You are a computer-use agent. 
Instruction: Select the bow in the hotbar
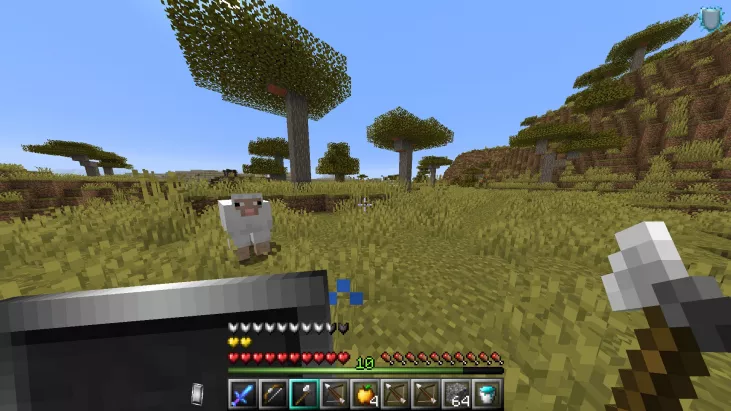(x=272, y=393)
